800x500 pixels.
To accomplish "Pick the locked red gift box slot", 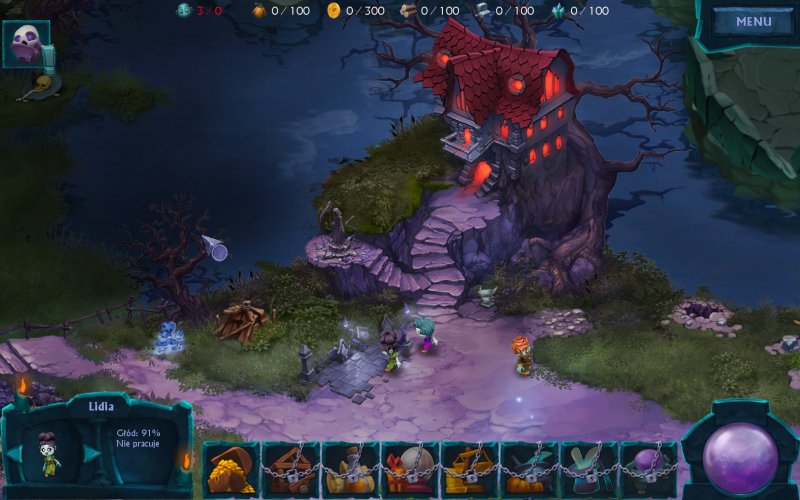I will [x=410, y=470].
